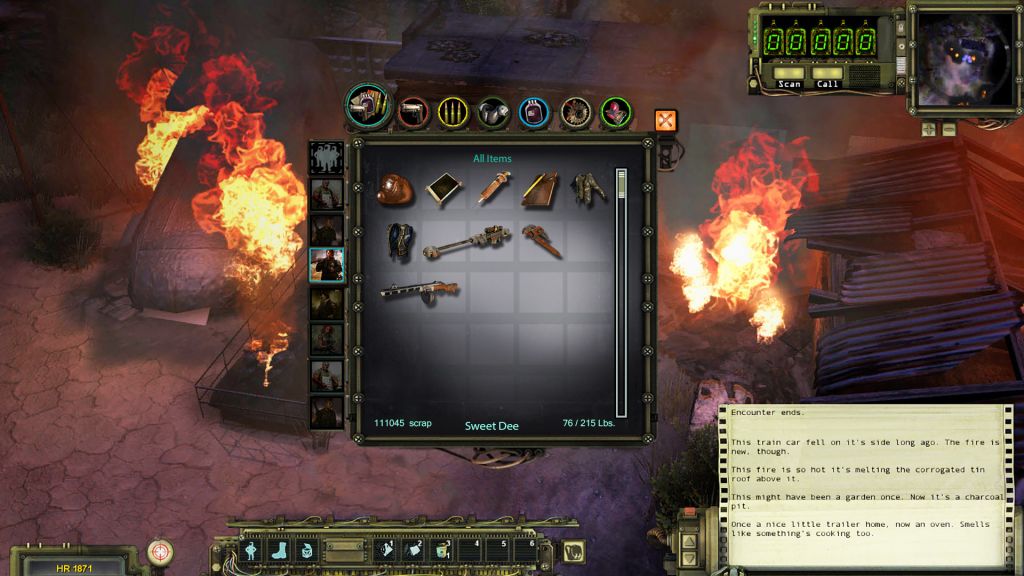Select the camouflage jacket item
The height and width of the screenshot is (576, 1024).
(x=589, y=189)
